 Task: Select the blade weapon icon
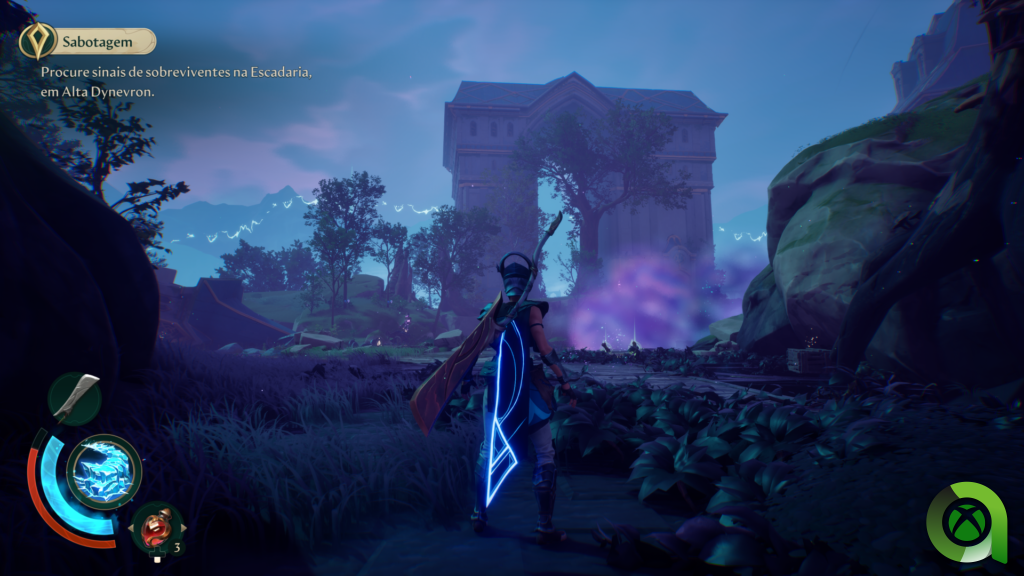(75, 398)
